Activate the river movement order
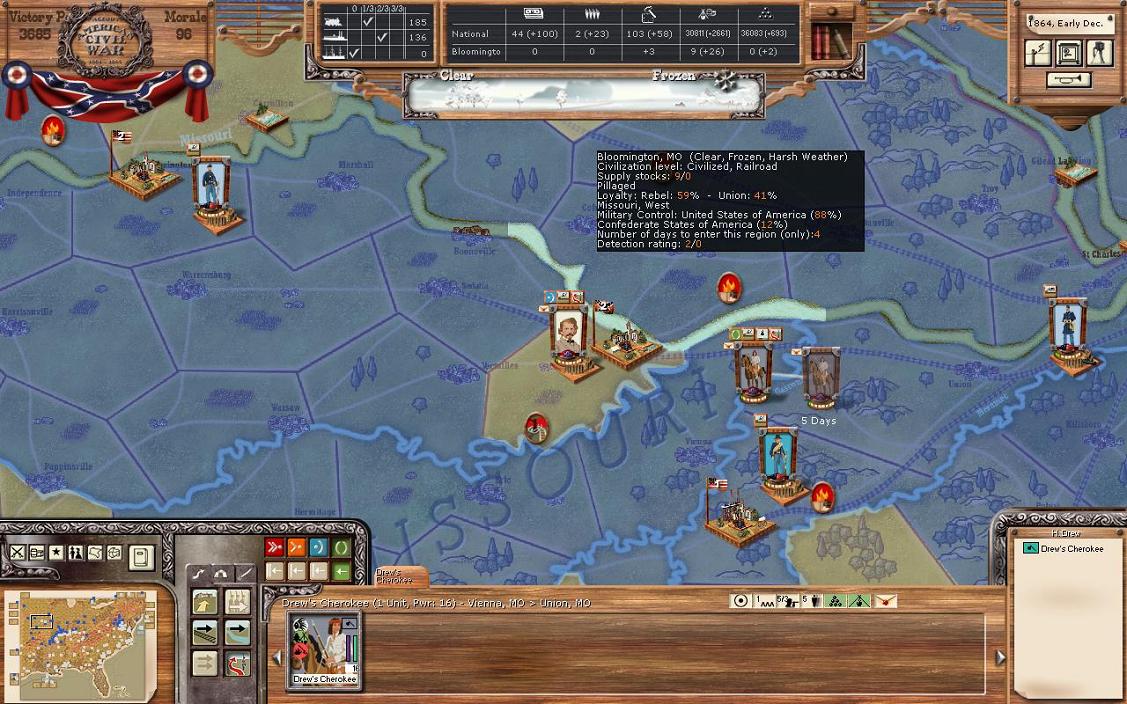 238,632
